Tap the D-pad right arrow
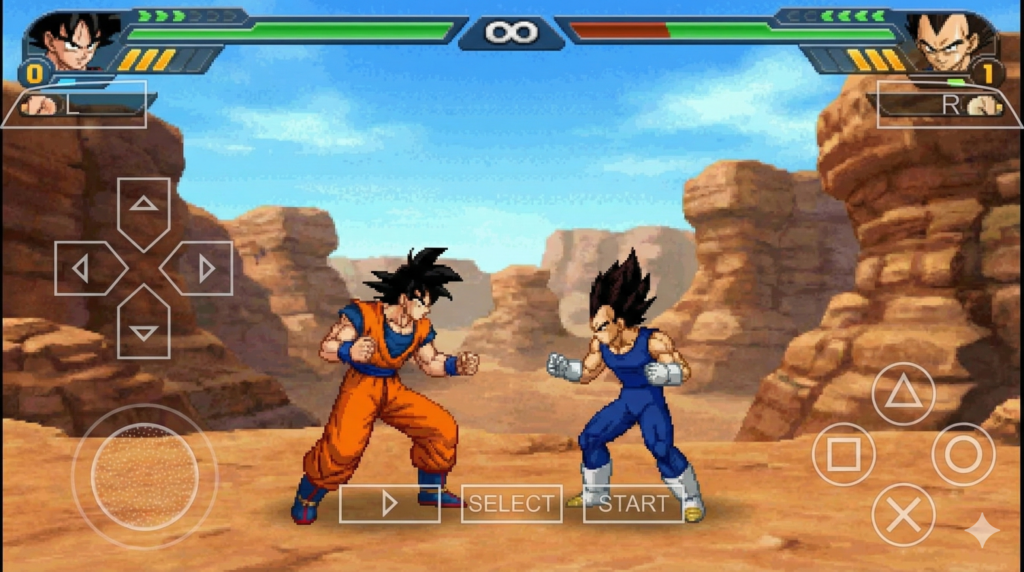The height and width of the screenshot is (572, 1024). point(201,268)
